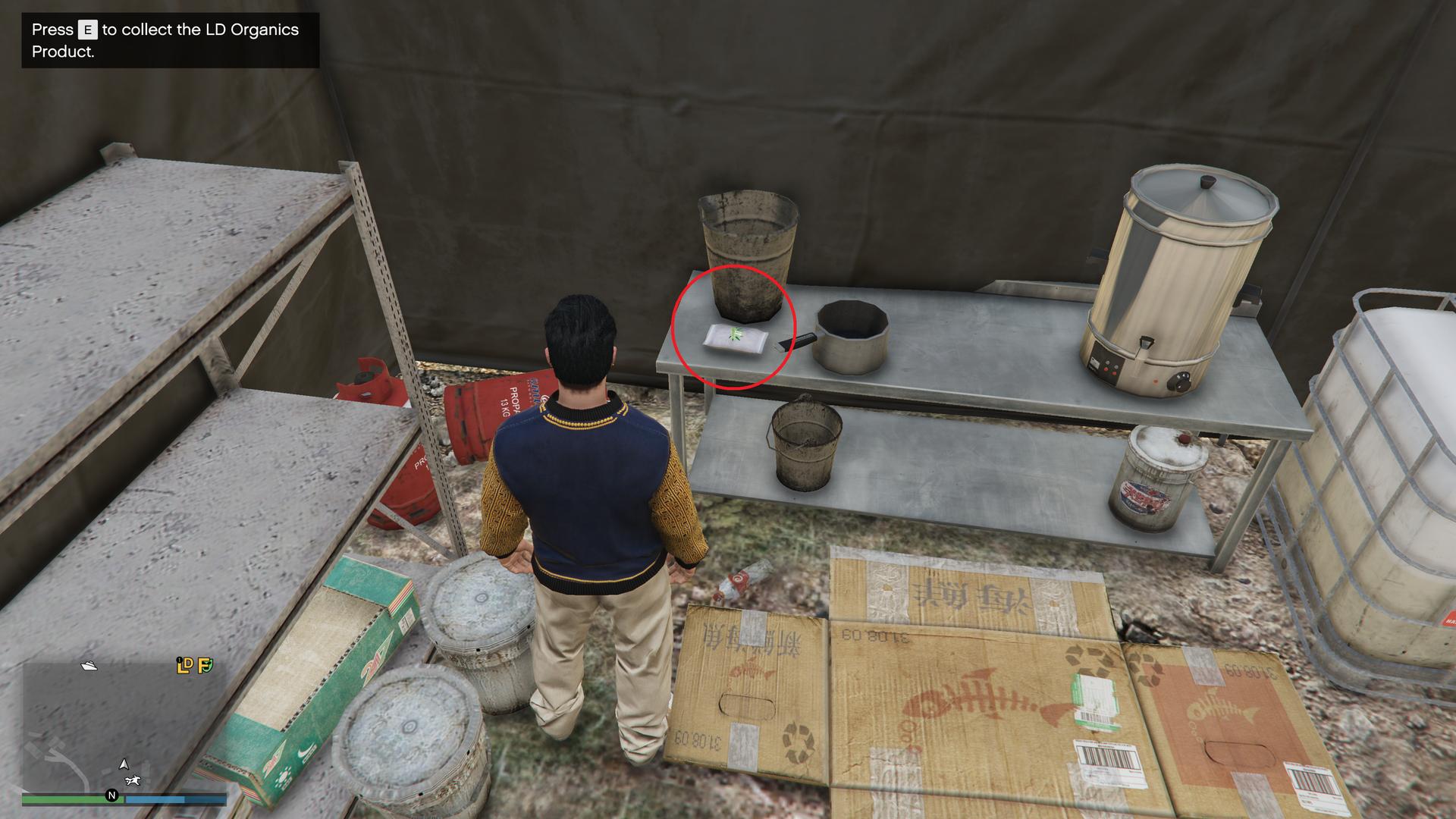Image resolution: width=1456 pixels, height=819 pixels.
Task: Select the white dog blip on the minimap
Action: [x=133, y=780]
